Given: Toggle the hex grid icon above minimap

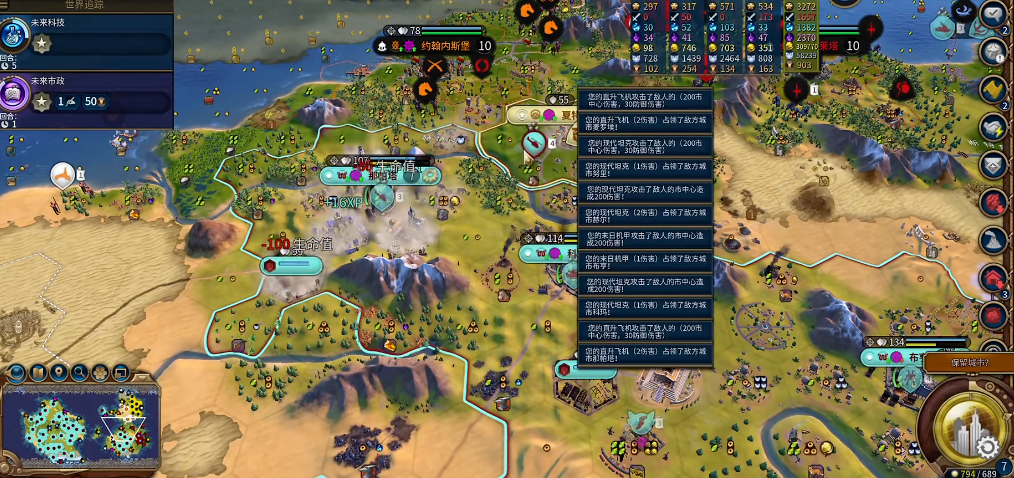Looking at the screenshot, I should [x=100, y=373].
